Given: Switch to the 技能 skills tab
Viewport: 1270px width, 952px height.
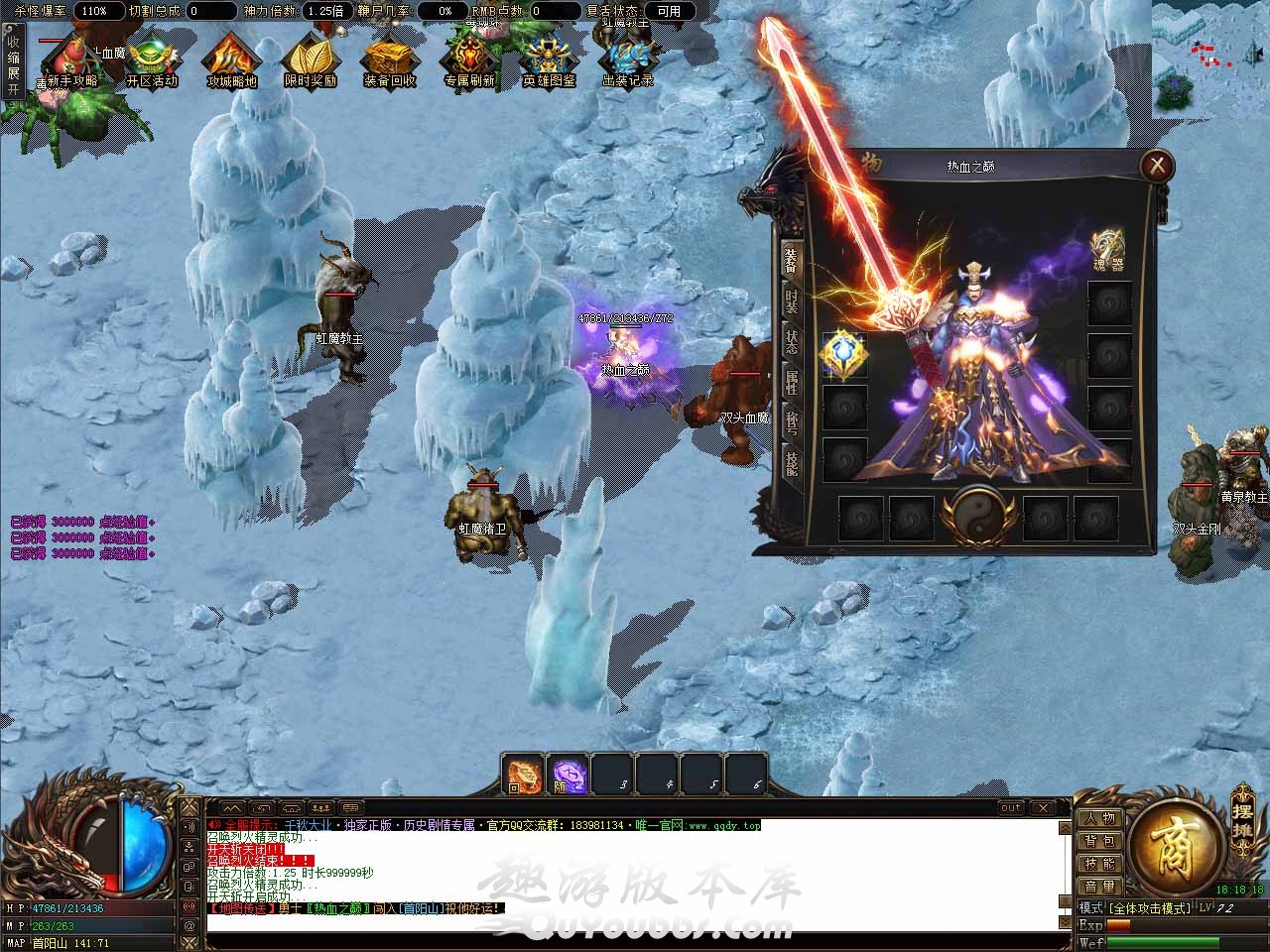Looking at the screenshot, I should click(792, 464).
